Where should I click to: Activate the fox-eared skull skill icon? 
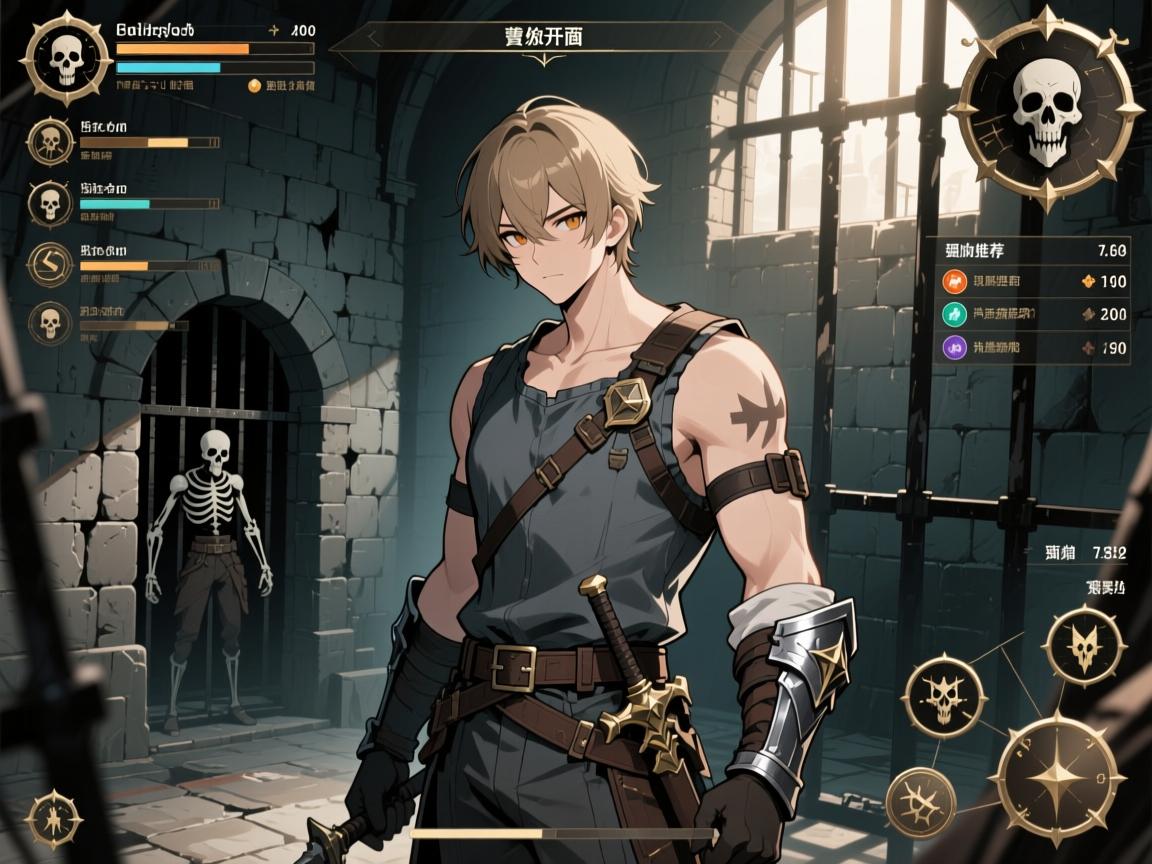click(1083, 646)
